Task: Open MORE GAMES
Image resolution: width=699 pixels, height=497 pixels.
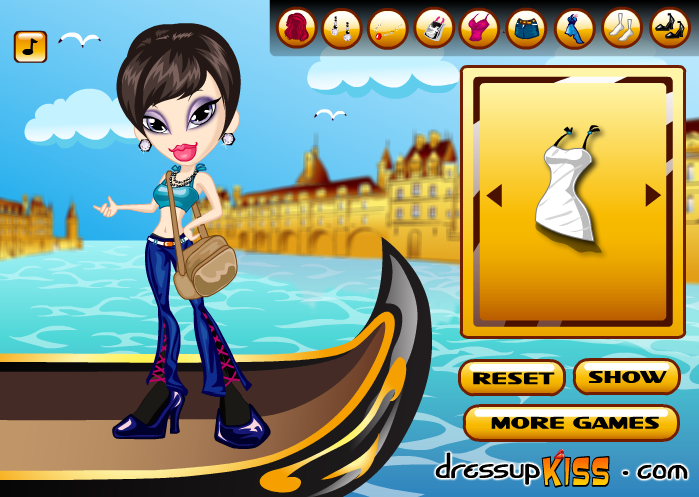Action: point(572,423)
